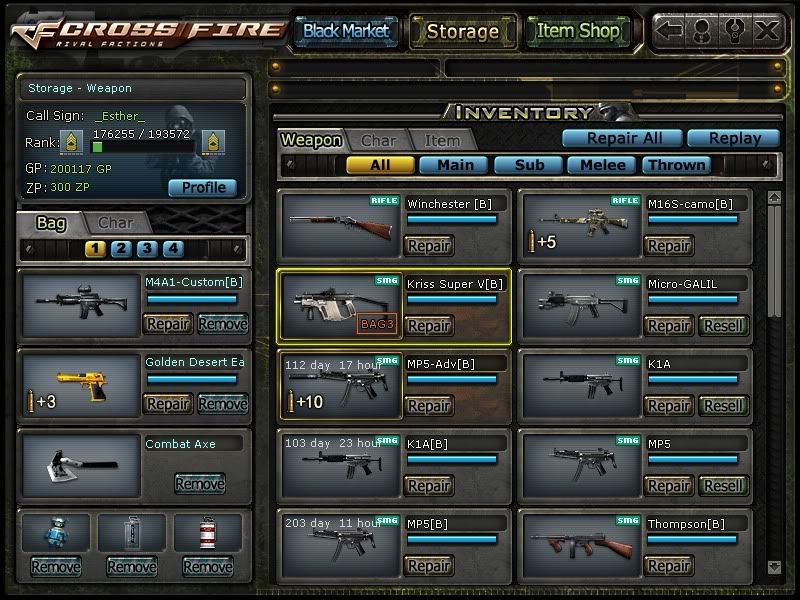The image size is (800, 600).
Task: Click Repair All button
Action: click(620, 139)
